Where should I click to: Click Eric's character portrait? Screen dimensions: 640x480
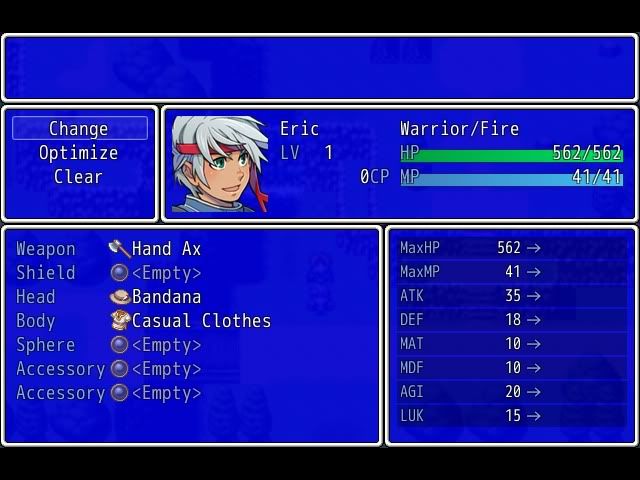(220, 164)
